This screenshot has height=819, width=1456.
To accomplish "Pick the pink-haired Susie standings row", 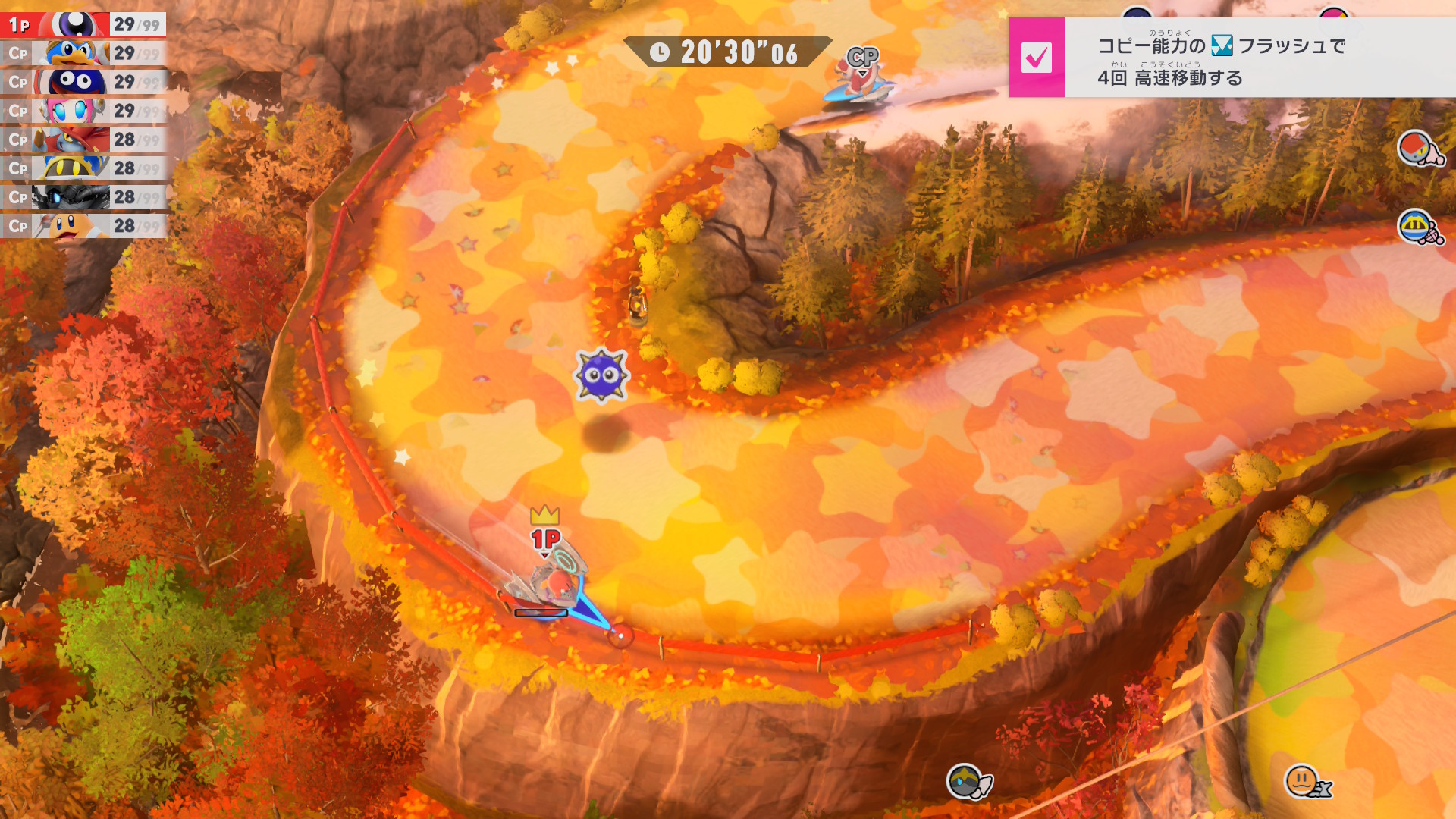I will point(83,111).
